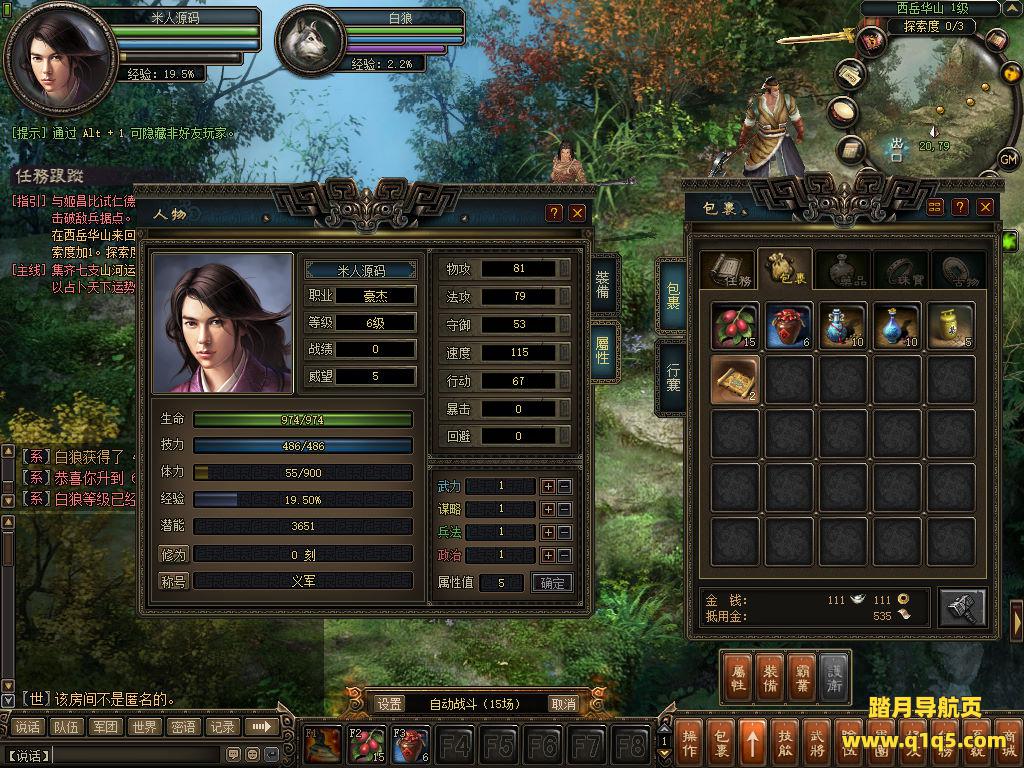Decrease the 政治 attribute with minus
The width and height of the screenshot is (1024, 768).
pos(564,555)
